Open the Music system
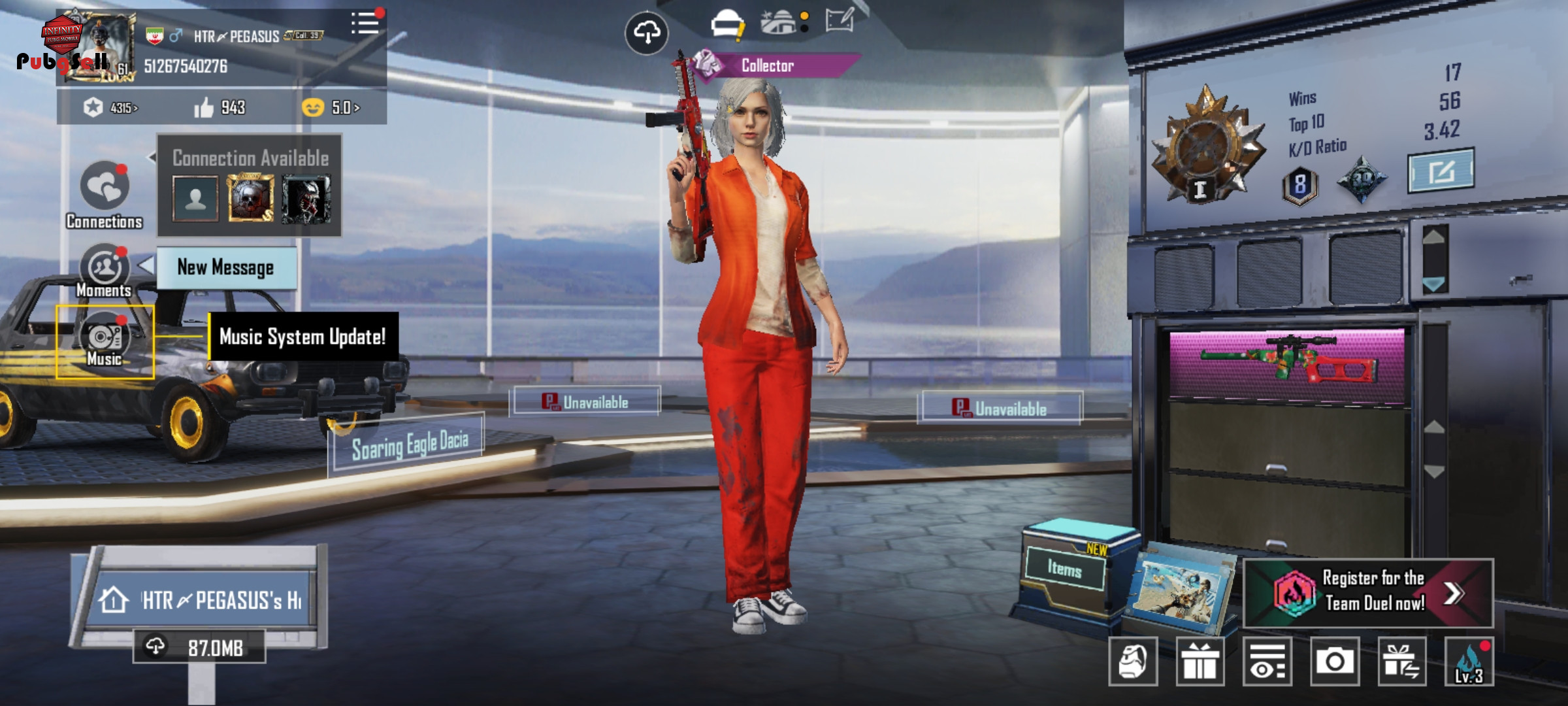 (x=105, y=339)
